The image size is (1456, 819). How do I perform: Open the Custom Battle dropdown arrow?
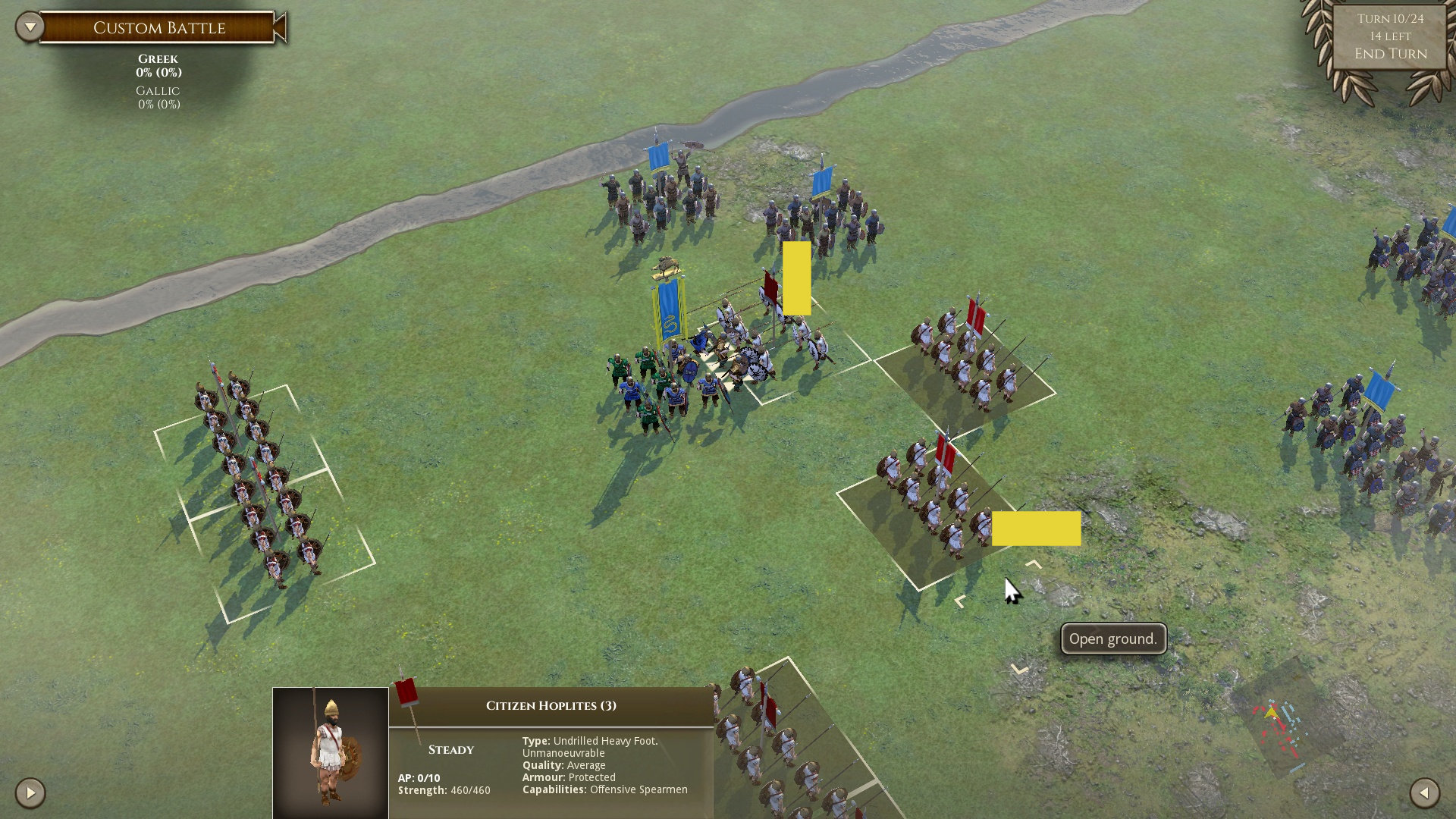30,27
